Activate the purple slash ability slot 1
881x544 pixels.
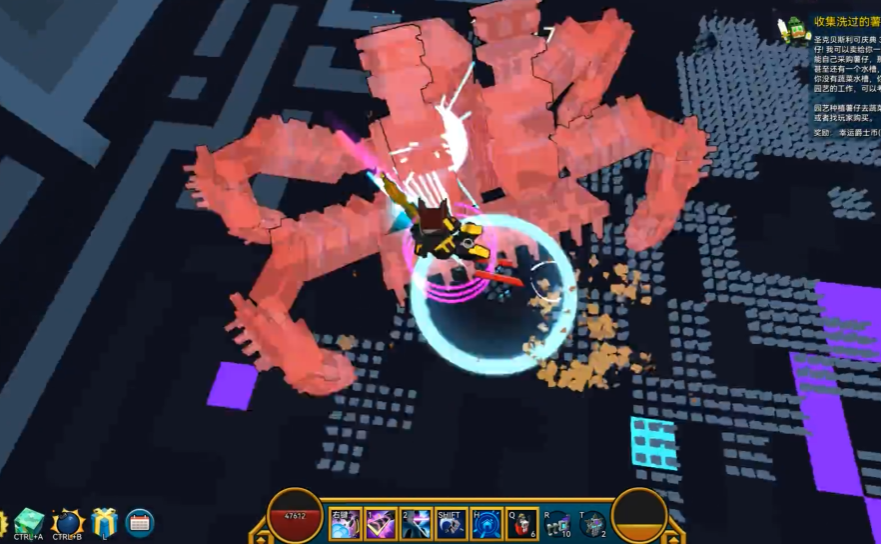(381, 524)
